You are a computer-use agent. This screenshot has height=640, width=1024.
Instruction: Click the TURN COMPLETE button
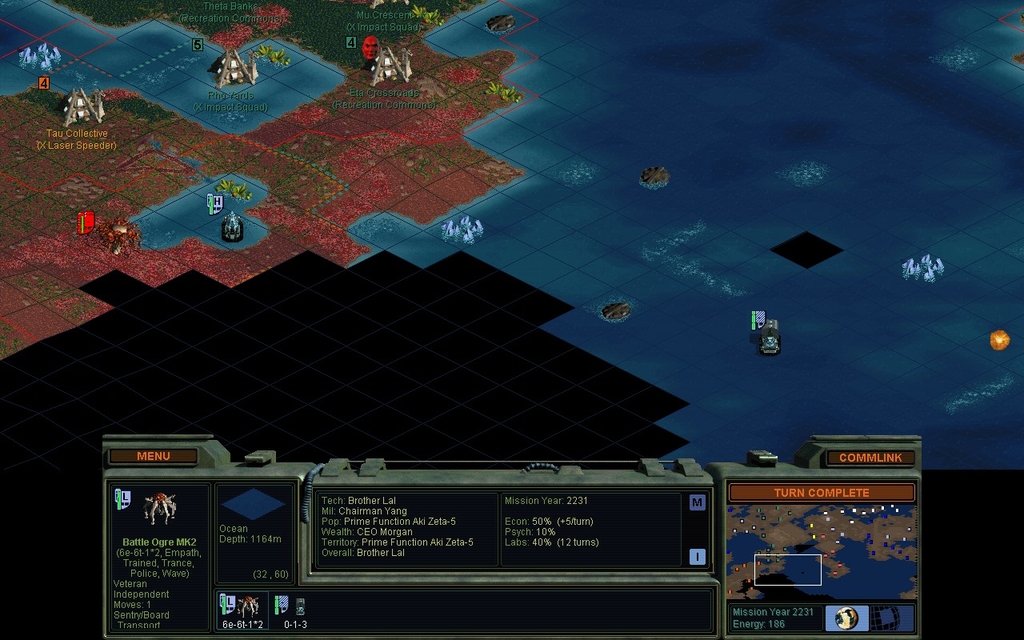point(821,493)
